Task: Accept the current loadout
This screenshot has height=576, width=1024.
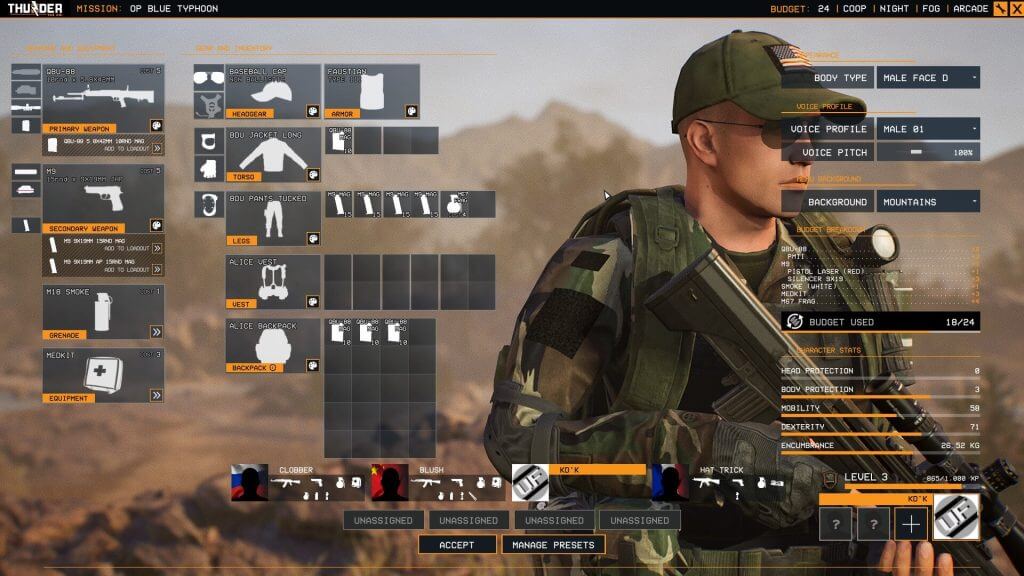Action: 457,545
